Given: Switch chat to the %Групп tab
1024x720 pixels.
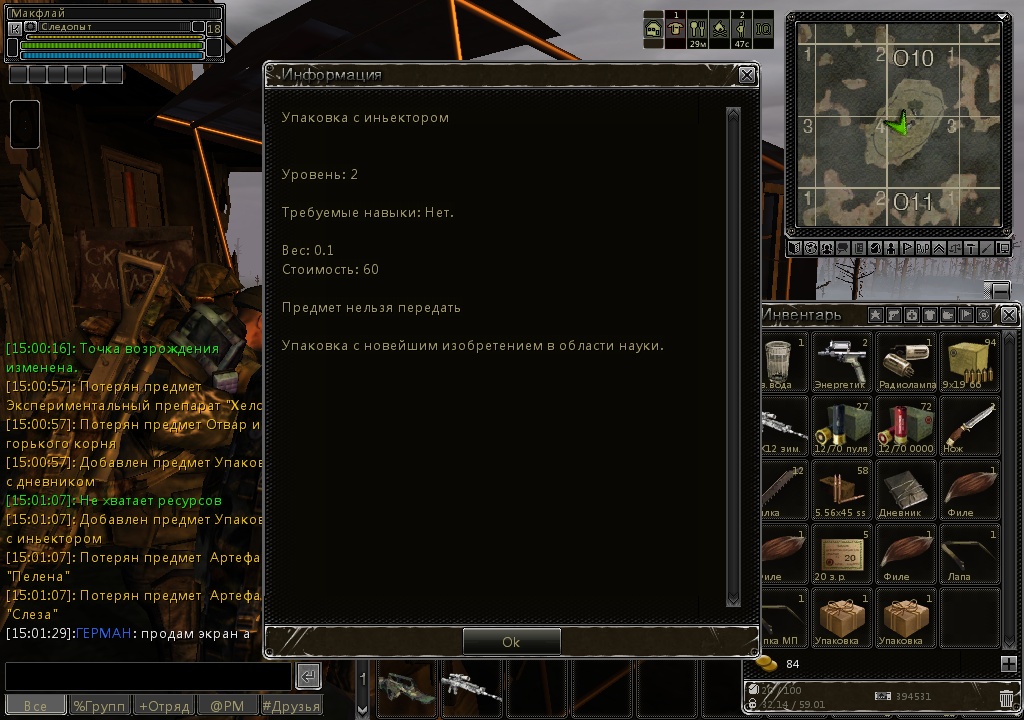Looking at the screenshot, I should coord(100,706).
